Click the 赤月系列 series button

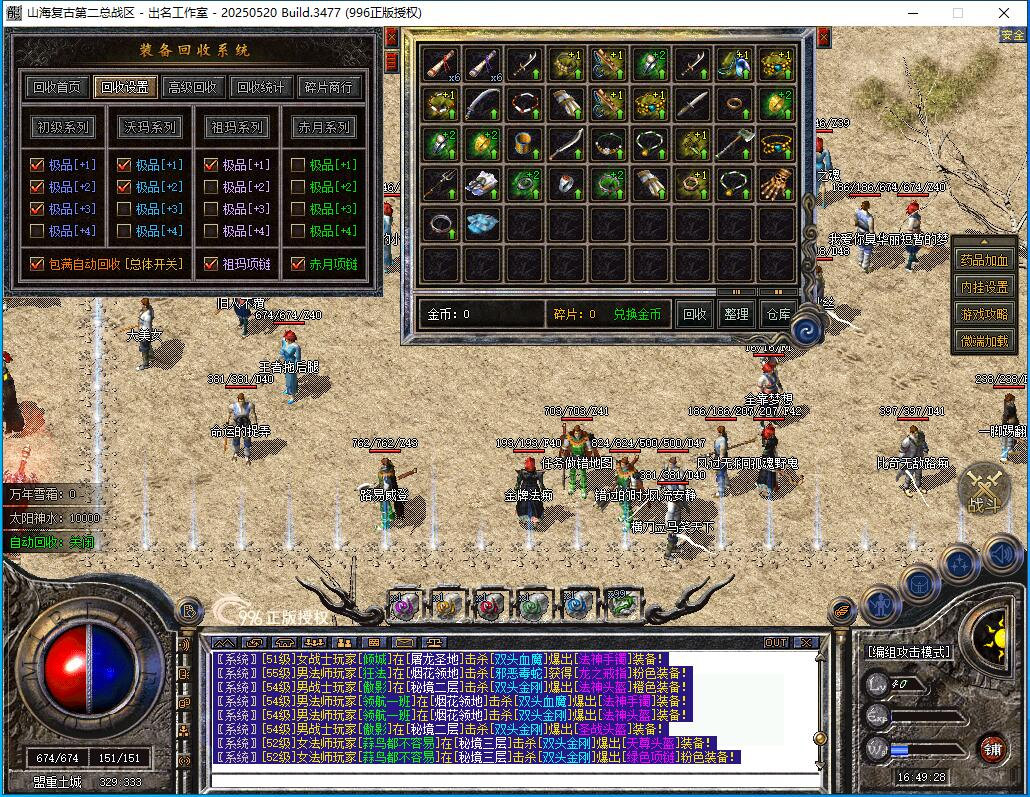pyautogui.click(x=323, y=127)
